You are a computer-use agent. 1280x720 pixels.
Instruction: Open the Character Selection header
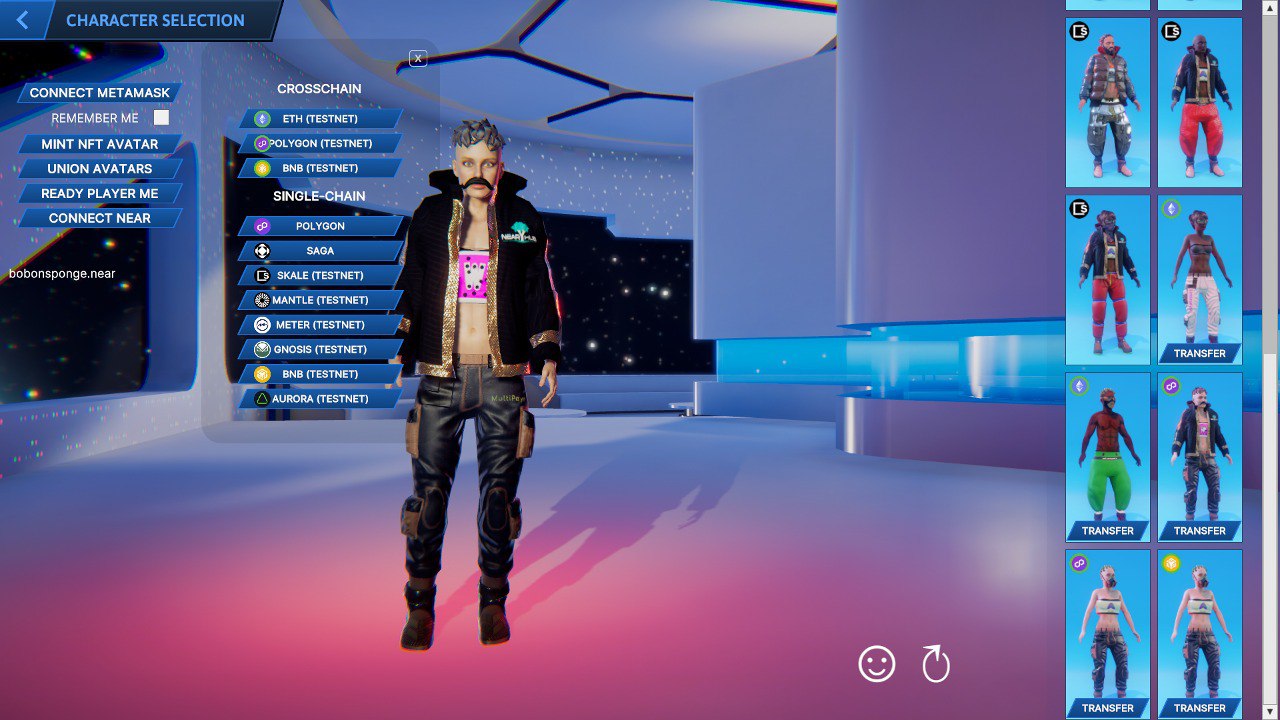[x=155, y=20]
